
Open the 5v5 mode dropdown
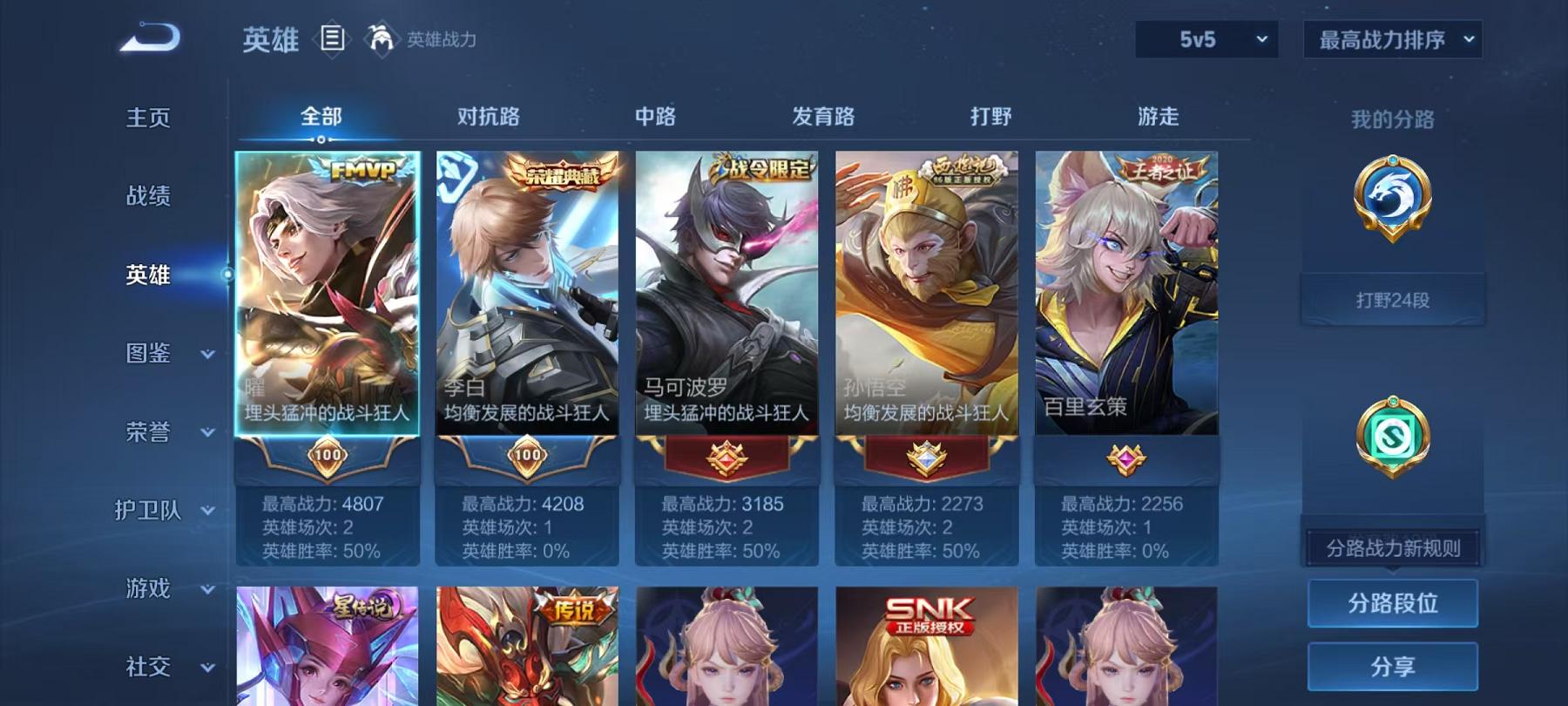[x=1205, y=40]
